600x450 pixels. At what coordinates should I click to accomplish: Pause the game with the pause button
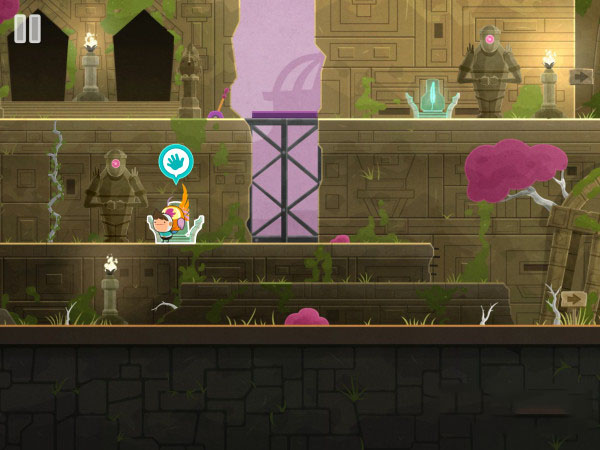(28, 28)
